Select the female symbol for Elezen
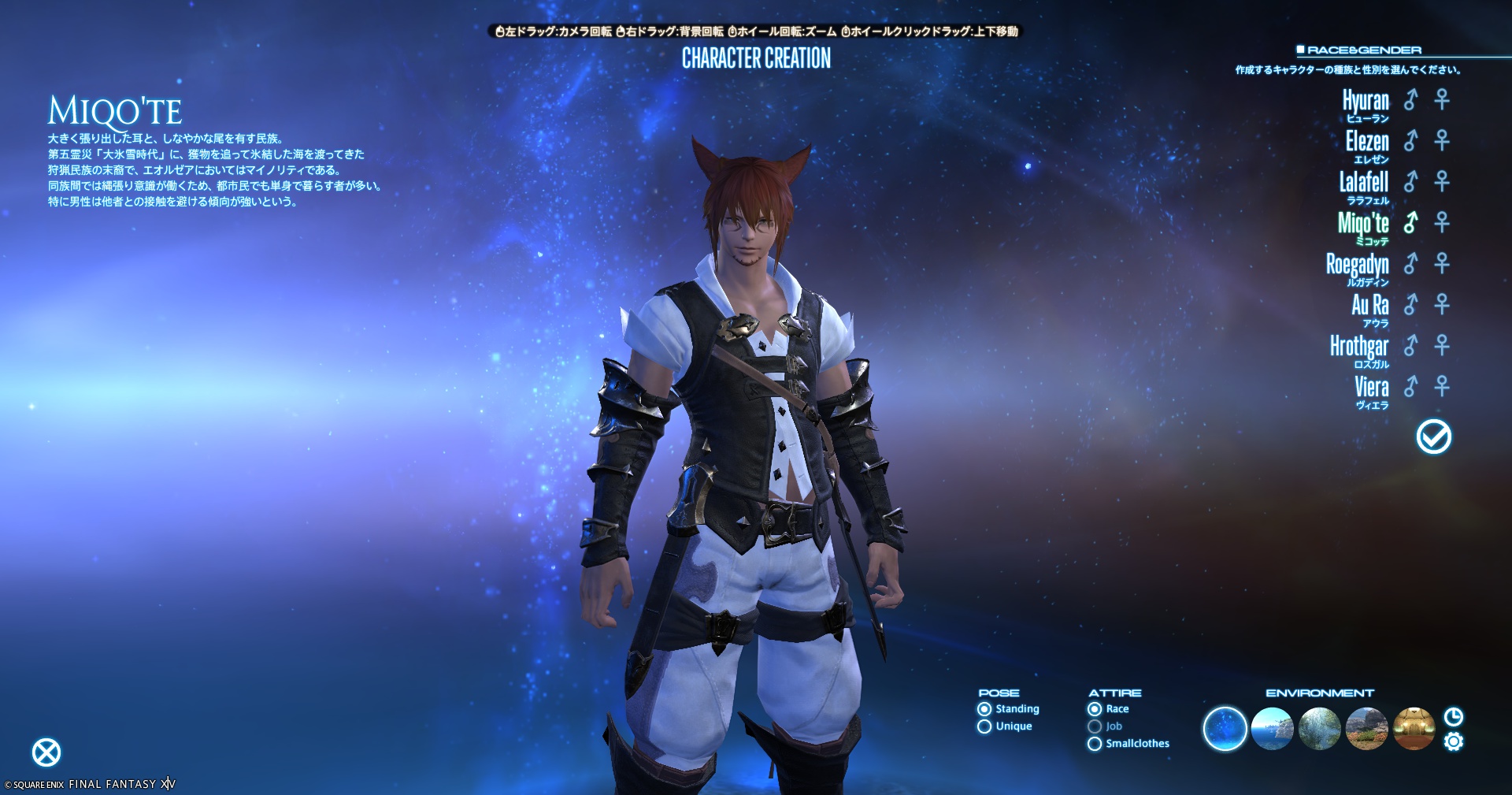 (1442, 141)
